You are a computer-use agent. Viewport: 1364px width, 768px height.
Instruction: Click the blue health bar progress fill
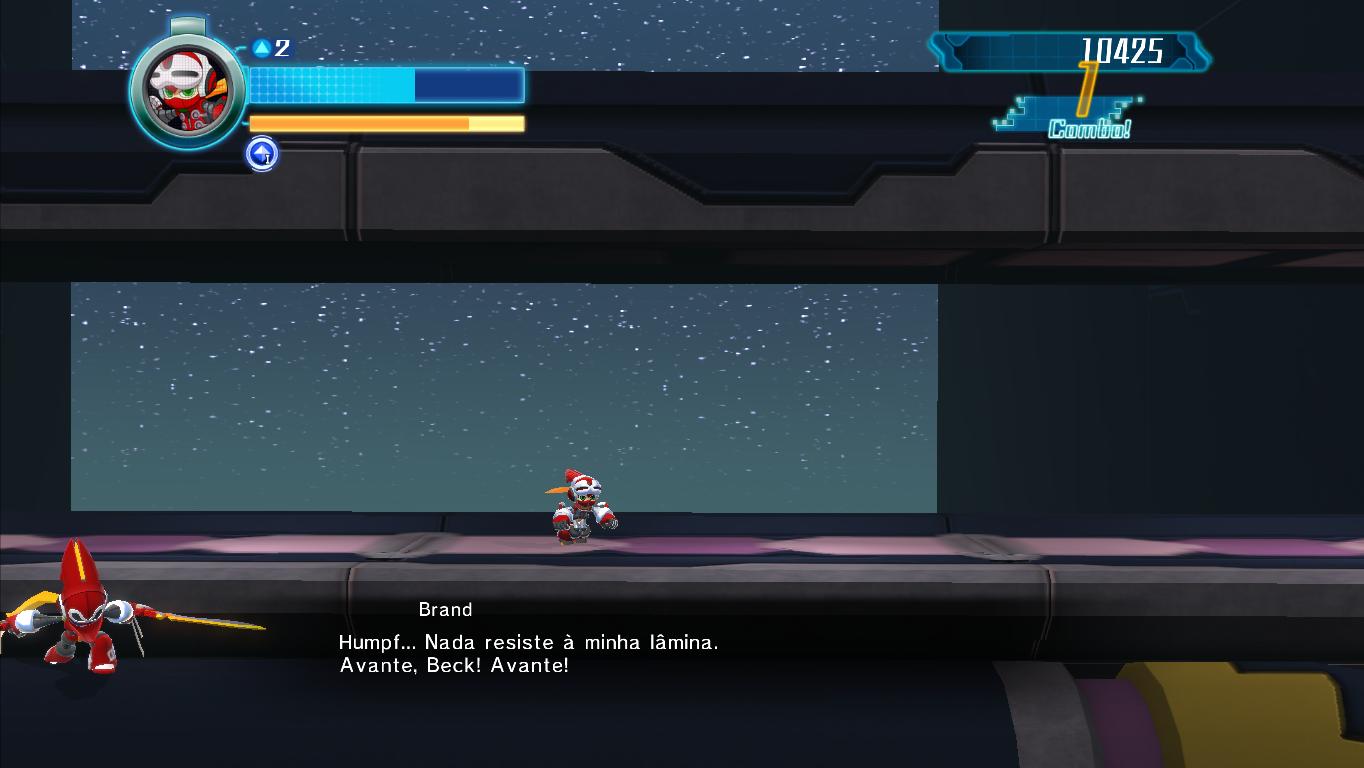coord(330,84)
